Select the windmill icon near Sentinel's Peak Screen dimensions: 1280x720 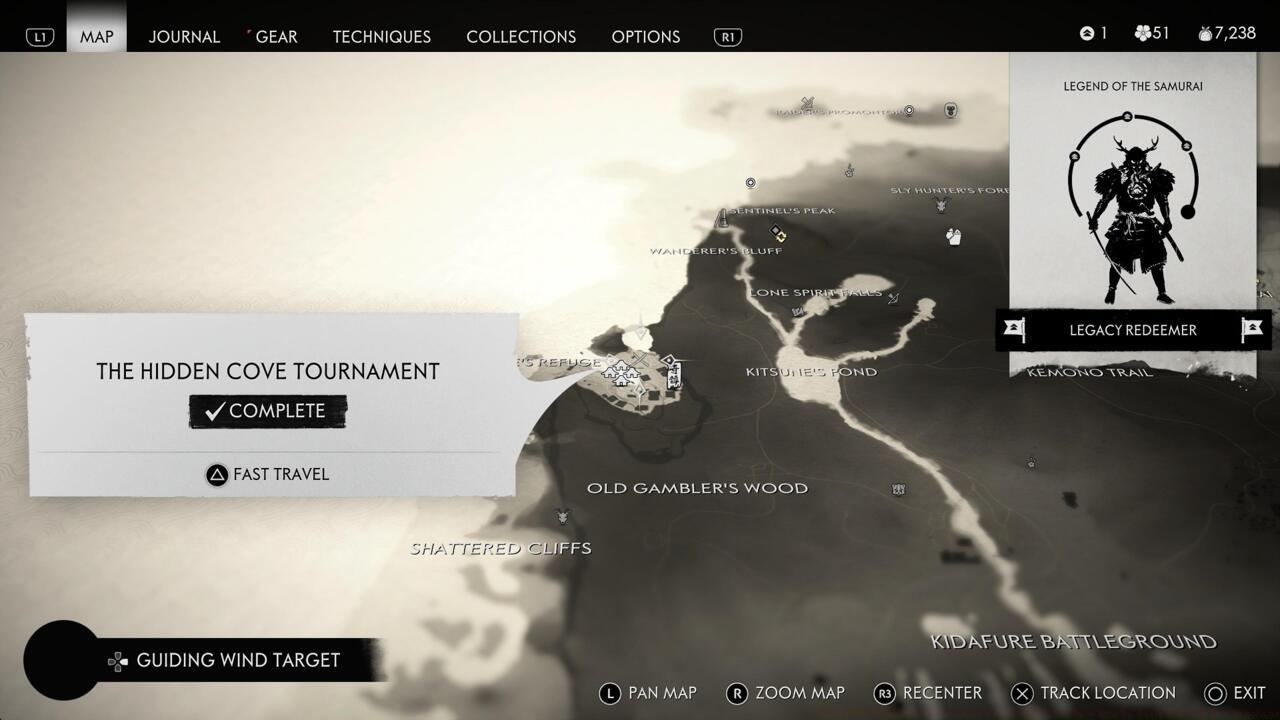[x=724, y=218]
